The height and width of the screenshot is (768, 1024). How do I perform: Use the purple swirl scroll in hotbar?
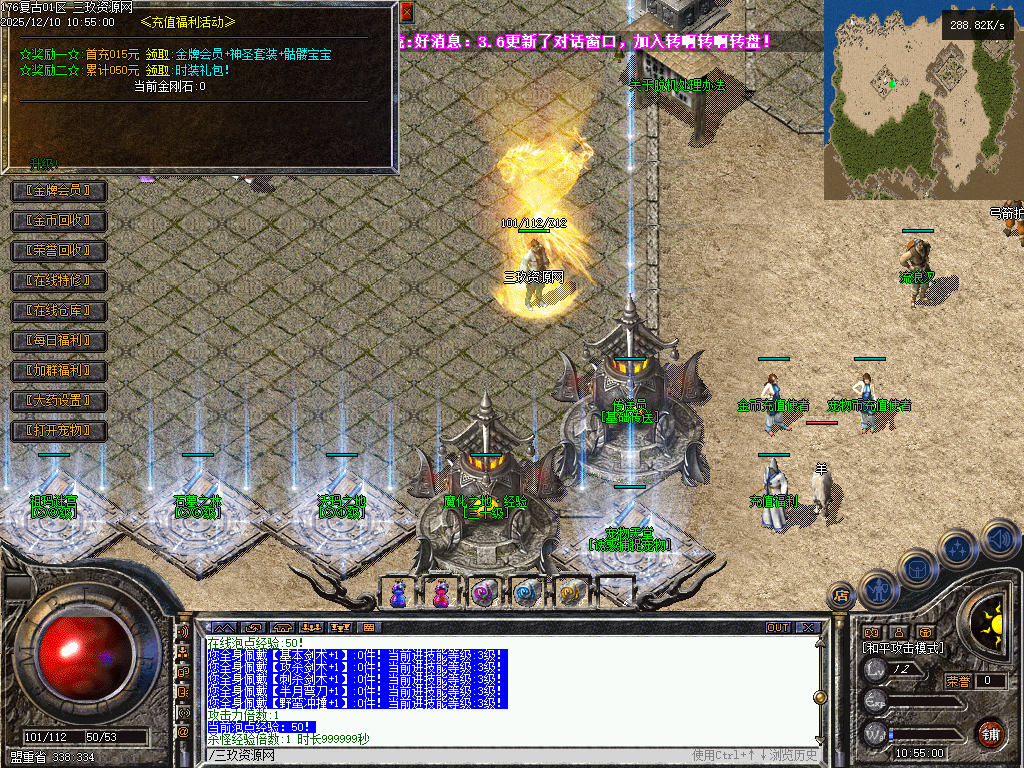484,593
